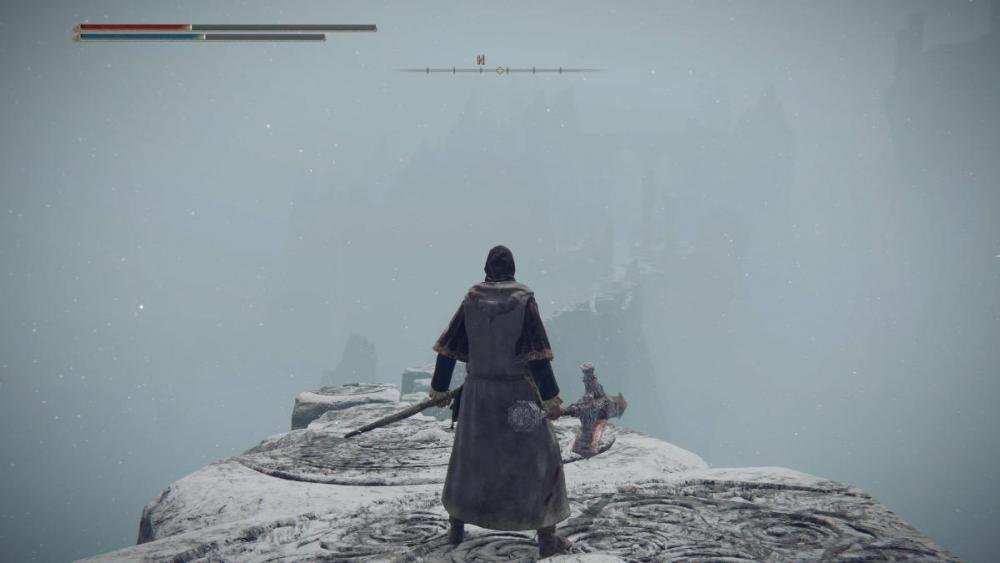Click the compass bar showing north
1000x563 pixels.
click(500, 69)
